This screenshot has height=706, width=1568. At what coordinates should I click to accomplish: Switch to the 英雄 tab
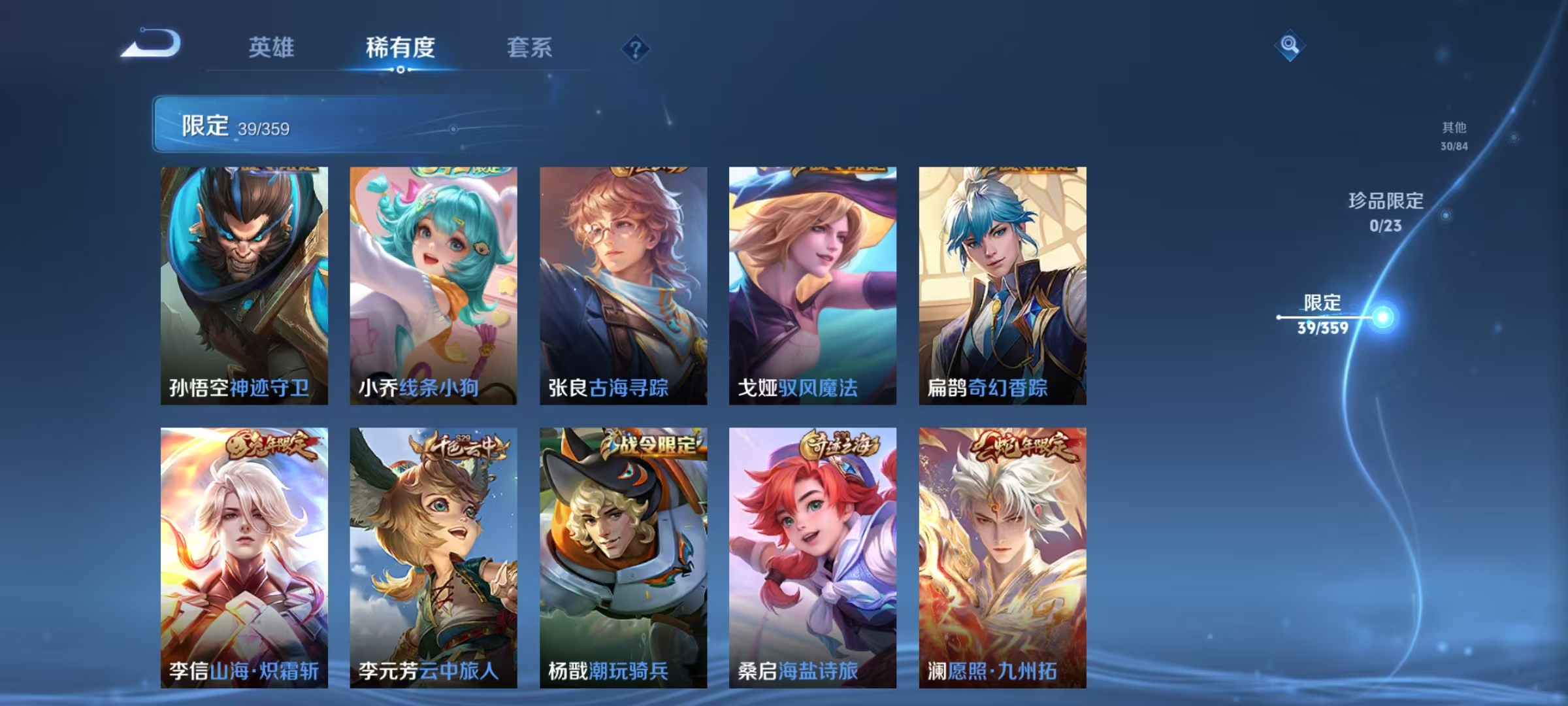273,47
